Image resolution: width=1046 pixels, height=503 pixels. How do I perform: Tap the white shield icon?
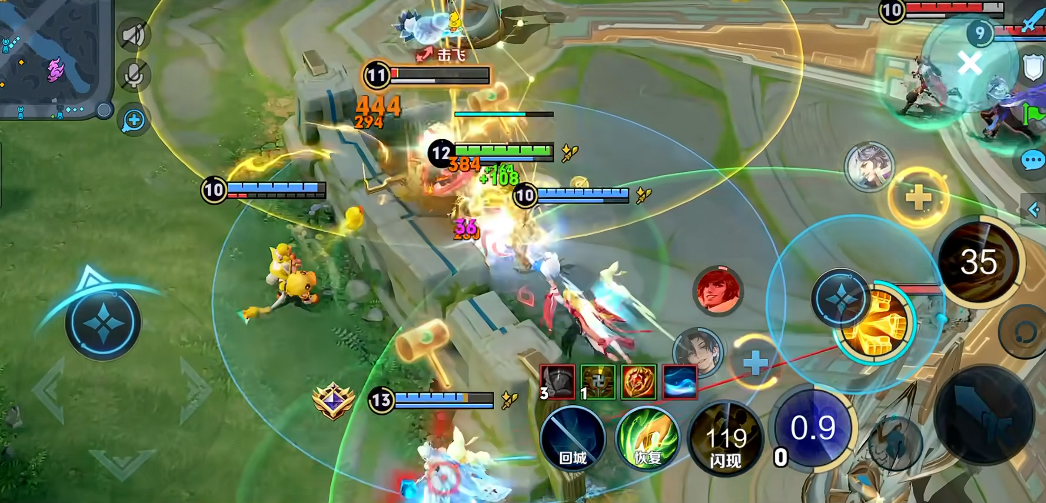pos(1033,68)
